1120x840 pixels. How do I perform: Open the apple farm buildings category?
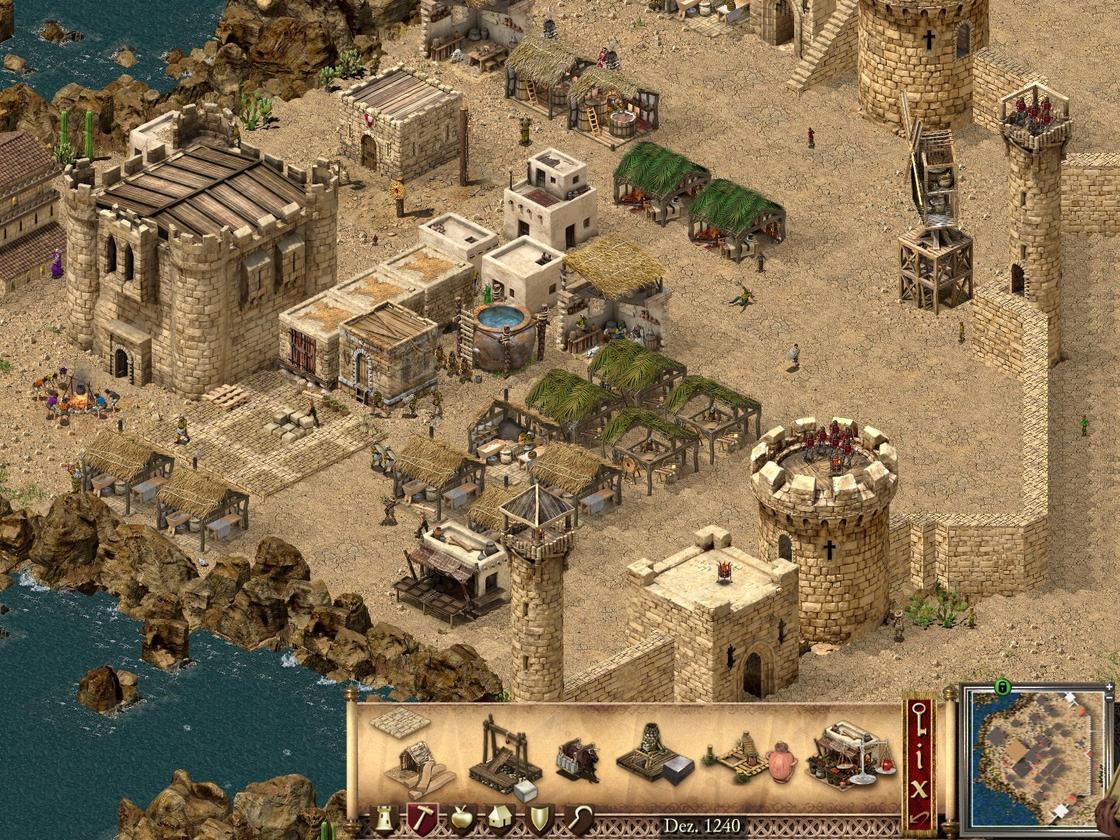pos(461,820)
